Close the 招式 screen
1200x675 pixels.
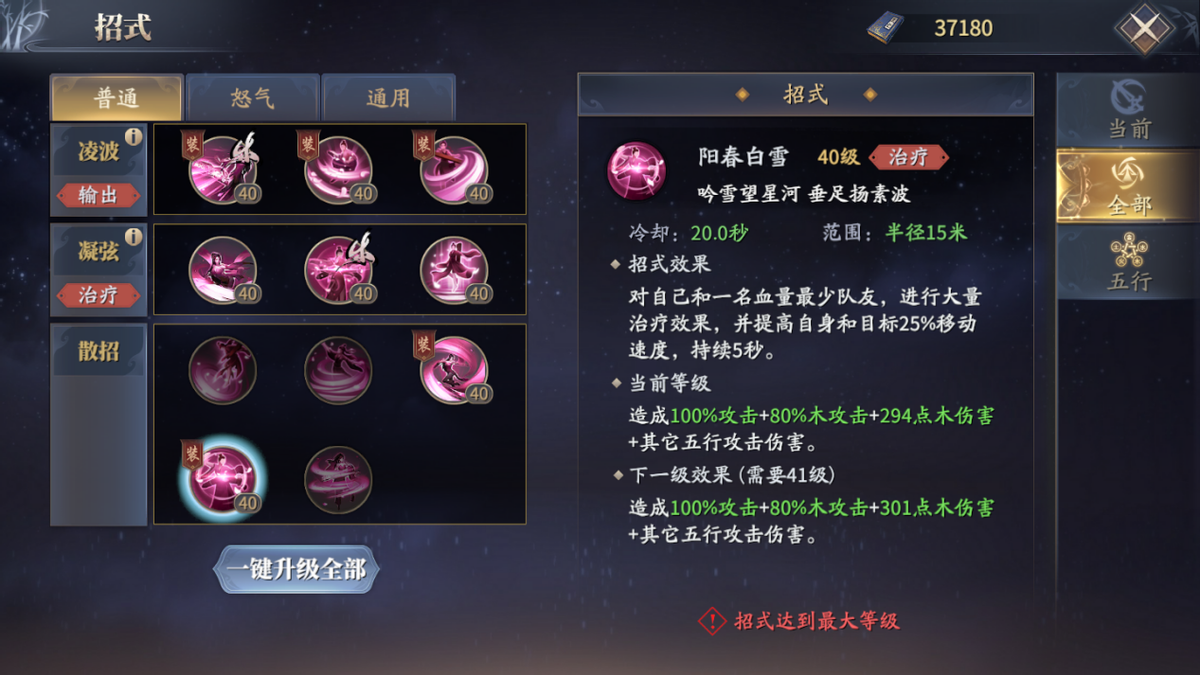coord(1144,28)
